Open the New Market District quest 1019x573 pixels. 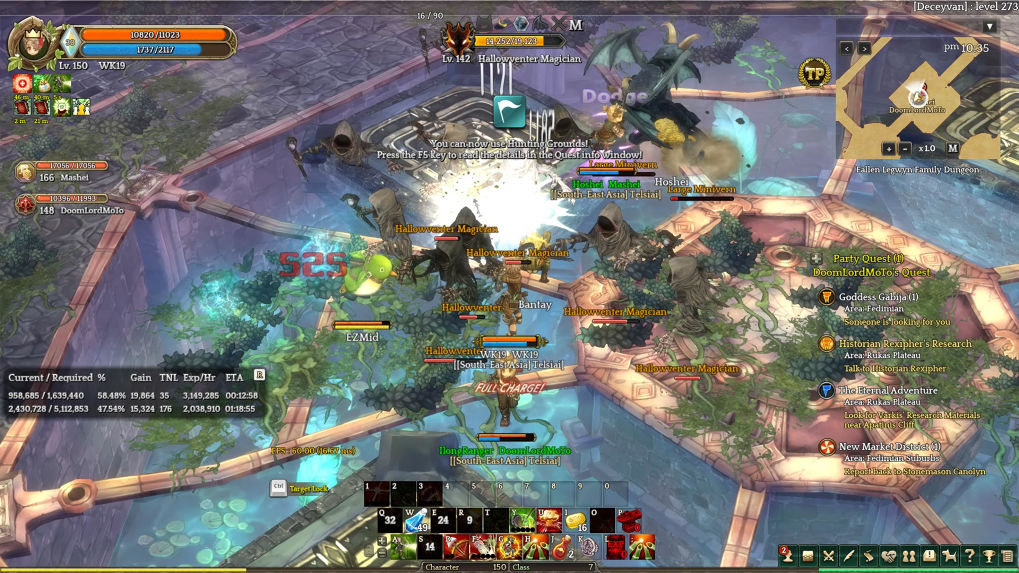(889, 447)
